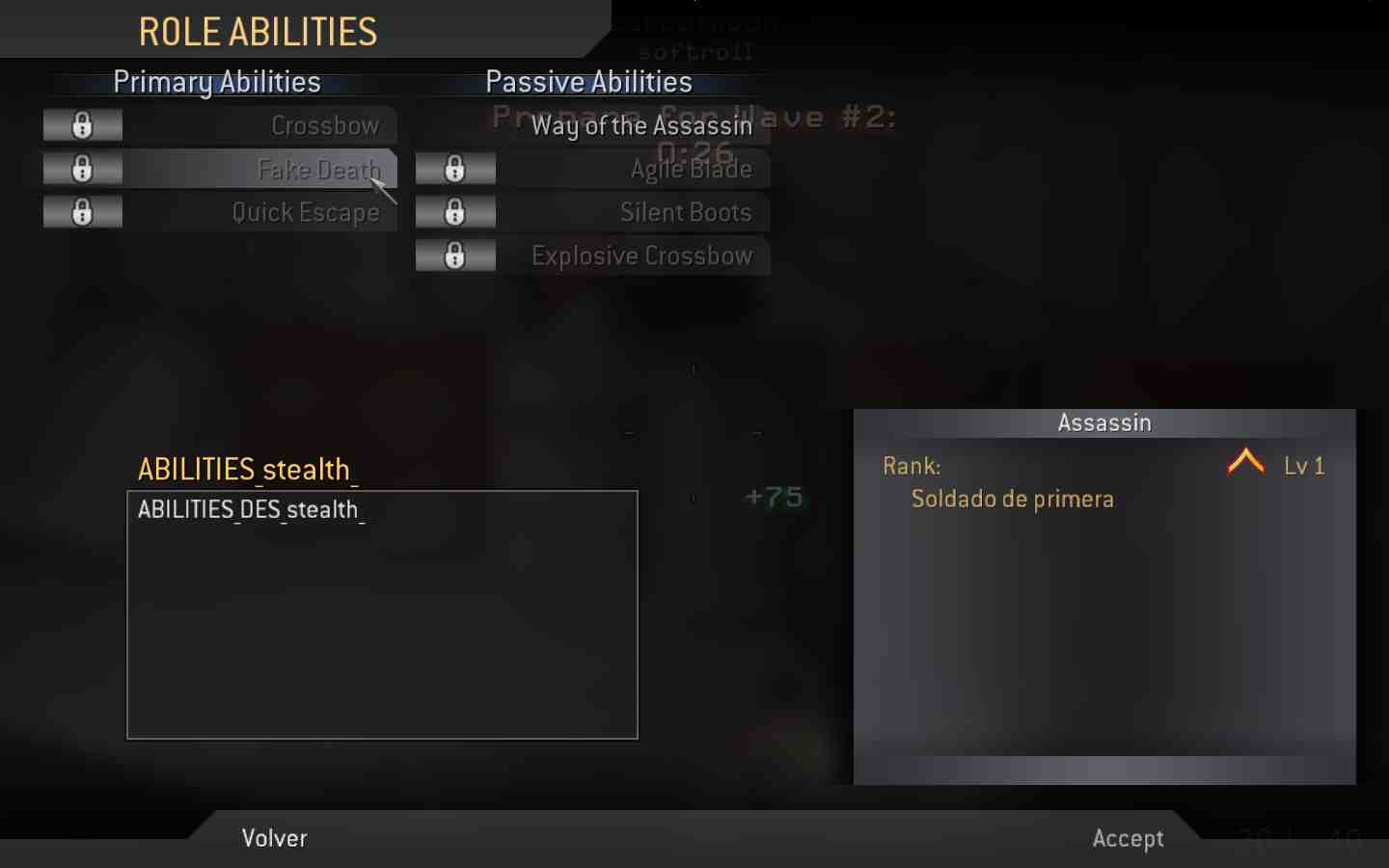Screen dimensions: 1389x868
Task: Click the Primary Abilities section header
Action: [217, 82]
